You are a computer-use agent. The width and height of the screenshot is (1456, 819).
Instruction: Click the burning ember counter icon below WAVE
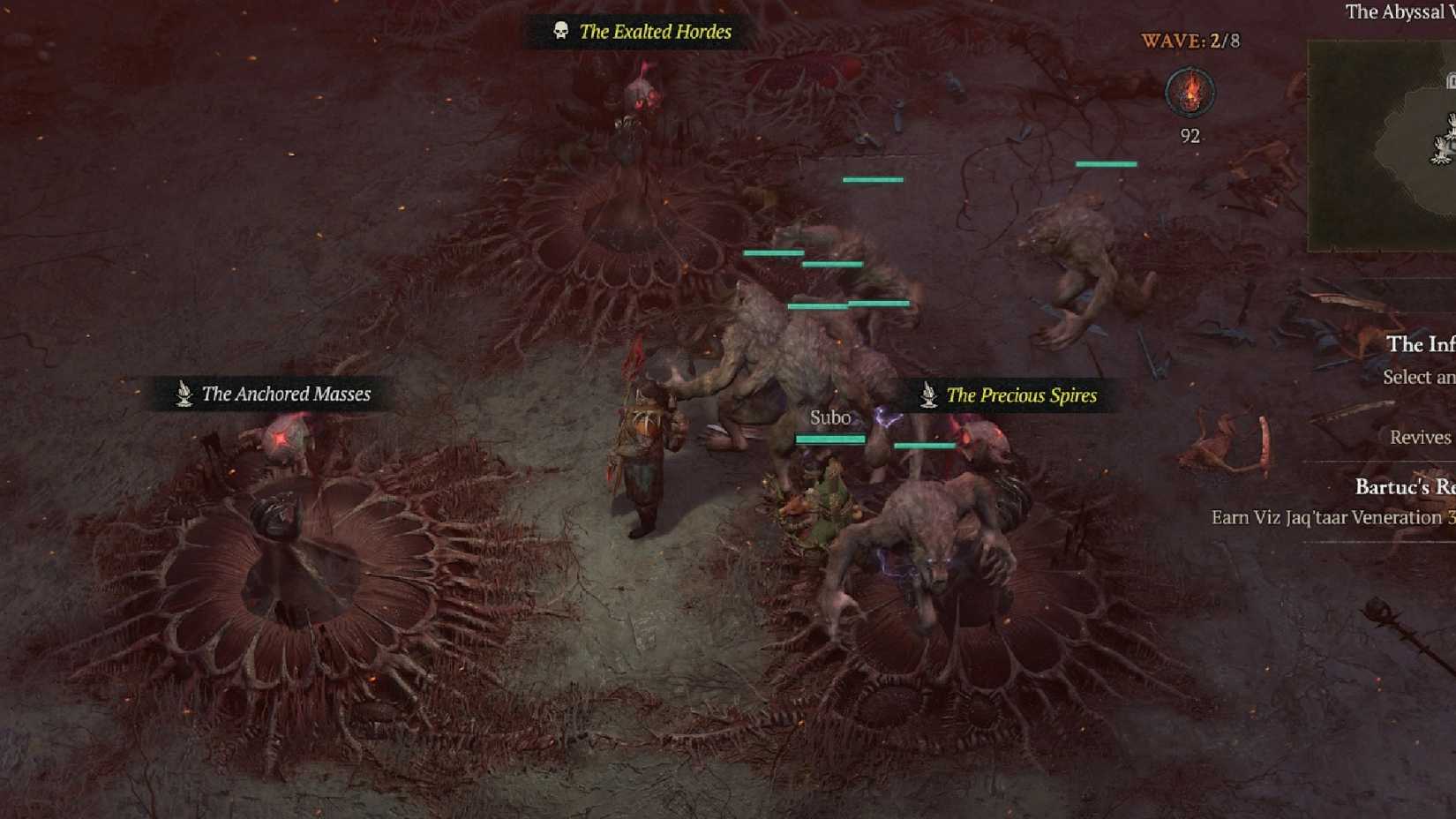[x=1189, y=93]
